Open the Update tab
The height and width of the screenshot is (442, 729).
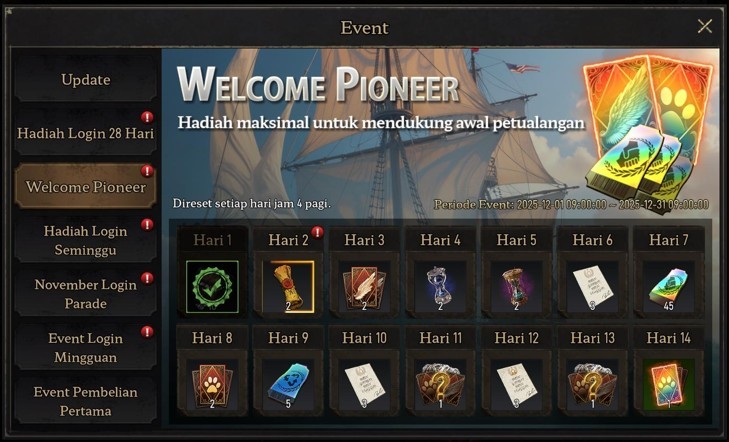85,80
